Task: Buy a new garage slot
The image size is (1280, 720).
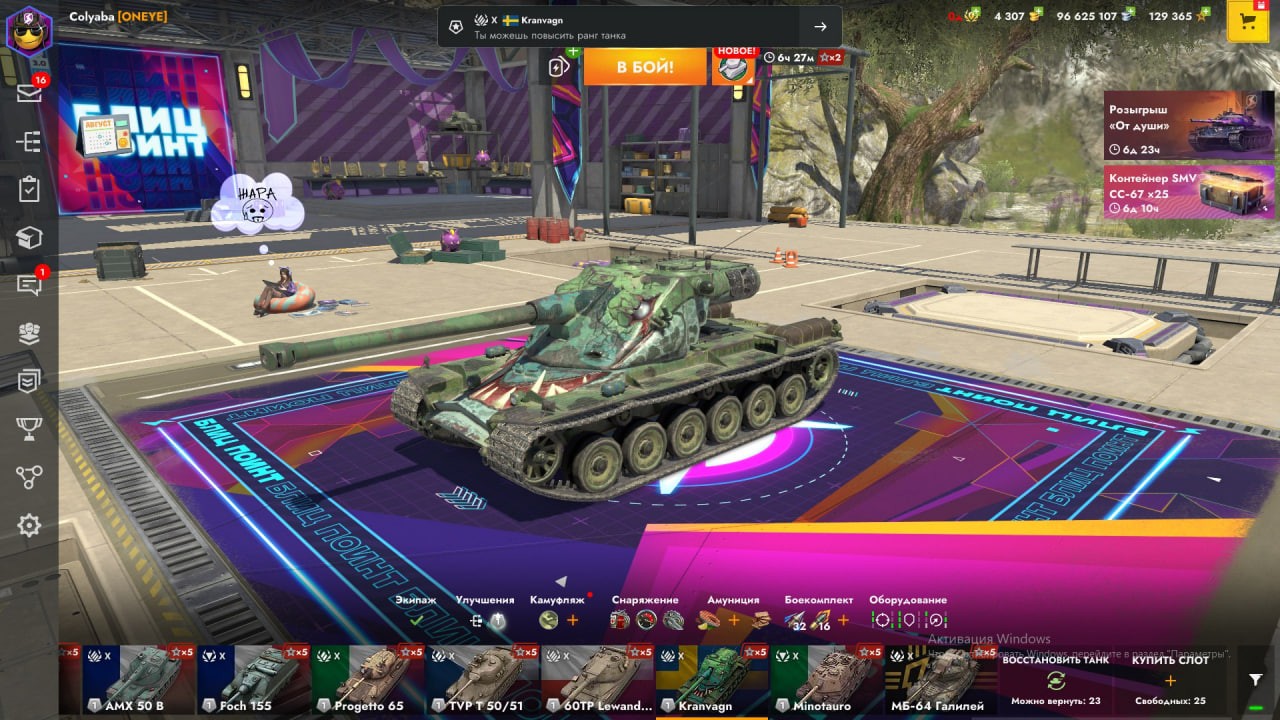Action: 1169,680
